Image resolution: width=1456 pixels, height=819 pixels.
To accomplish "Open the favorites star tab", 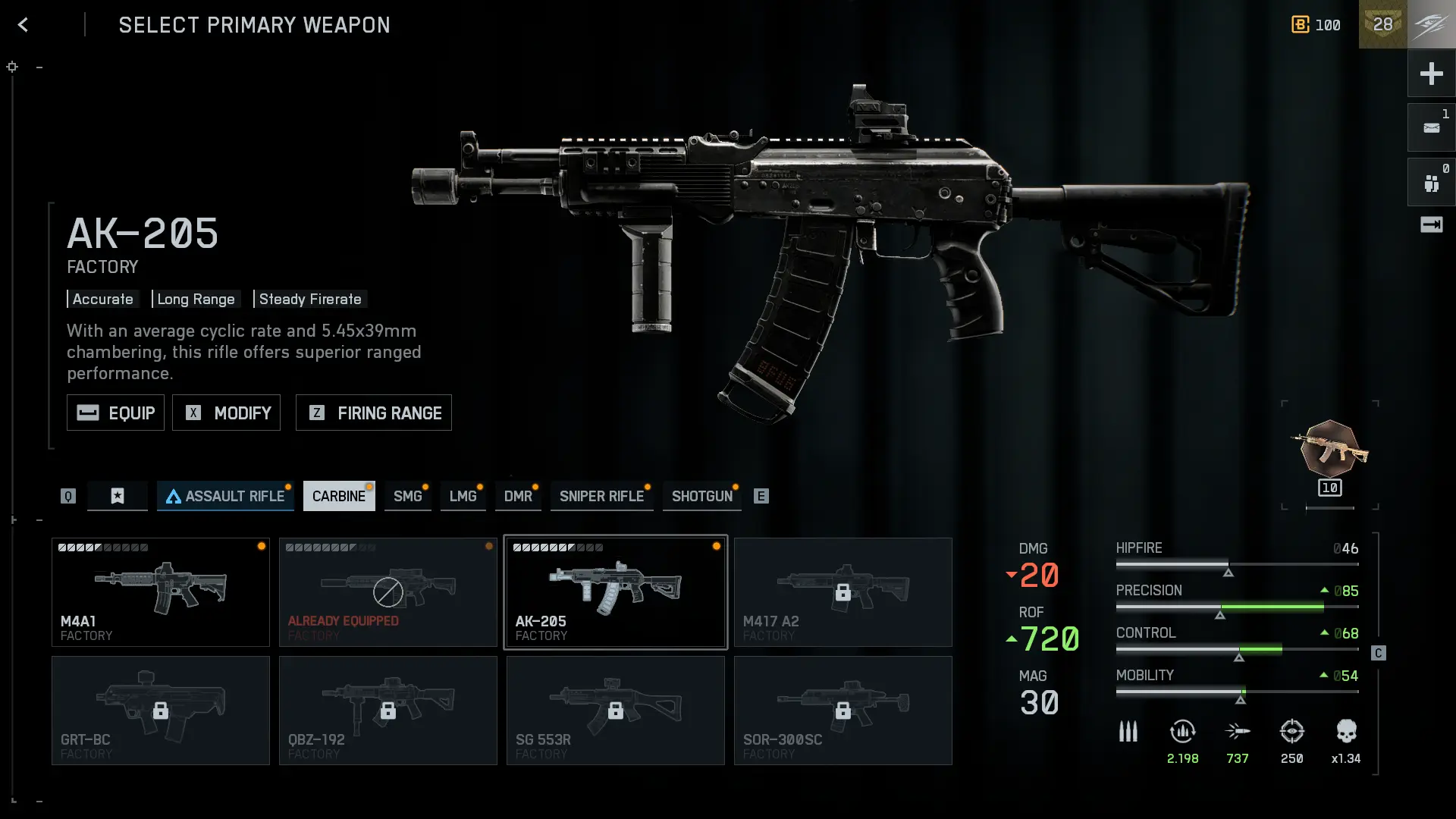I will 118,496.
